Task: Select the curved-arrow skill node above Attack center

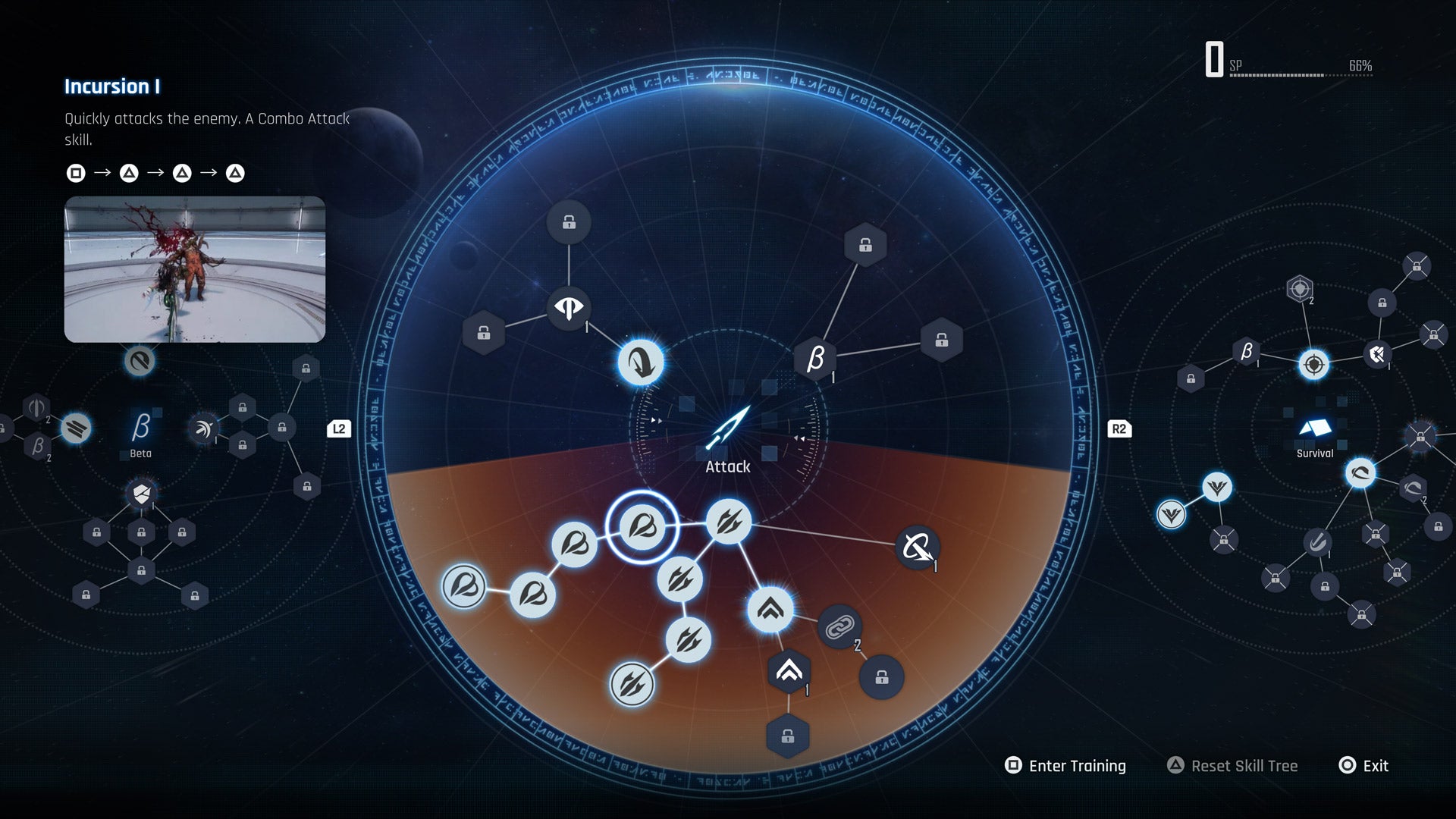Action: [641, 362]
